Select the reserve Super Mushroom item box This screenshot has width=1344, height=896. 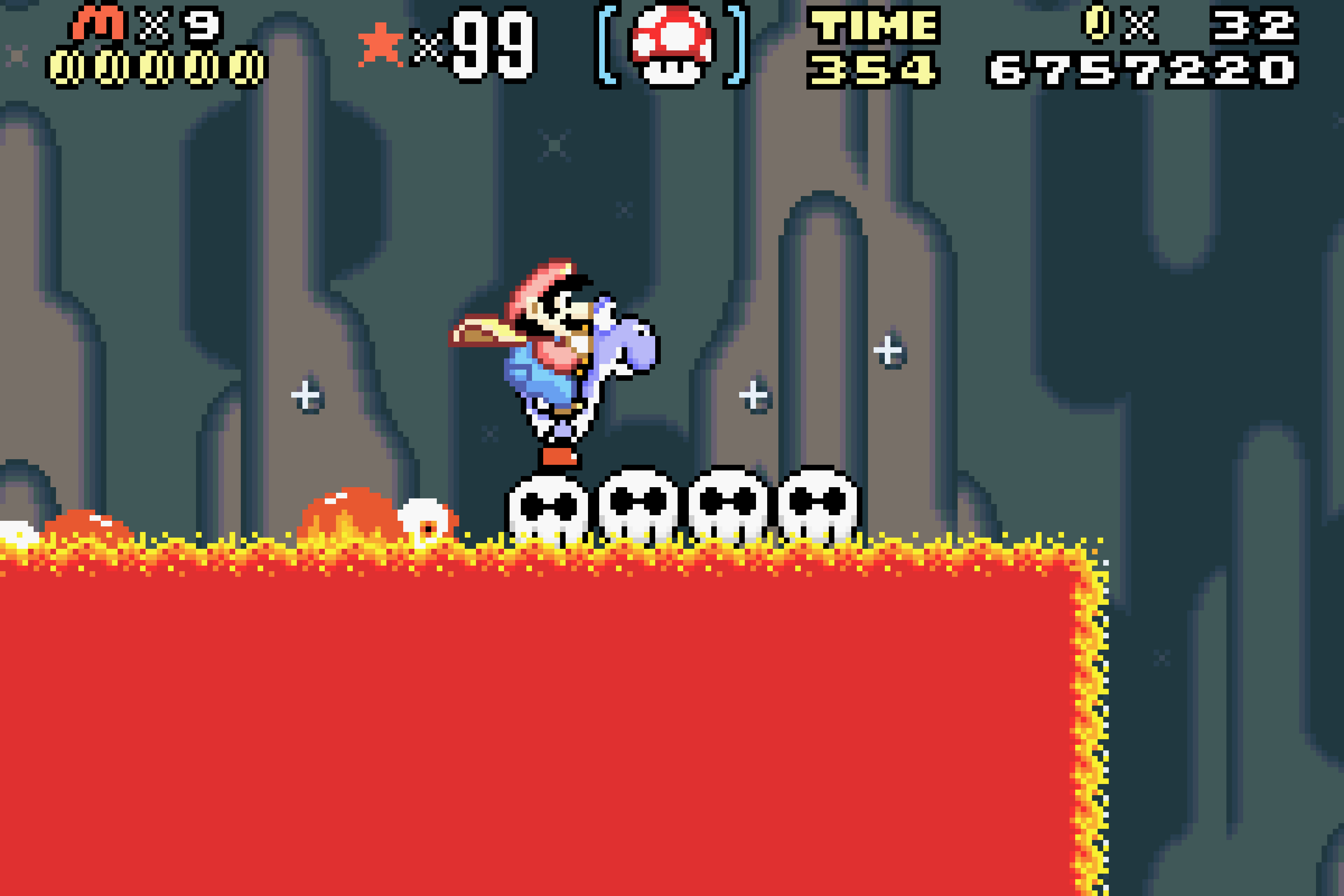tap(672, 46)
